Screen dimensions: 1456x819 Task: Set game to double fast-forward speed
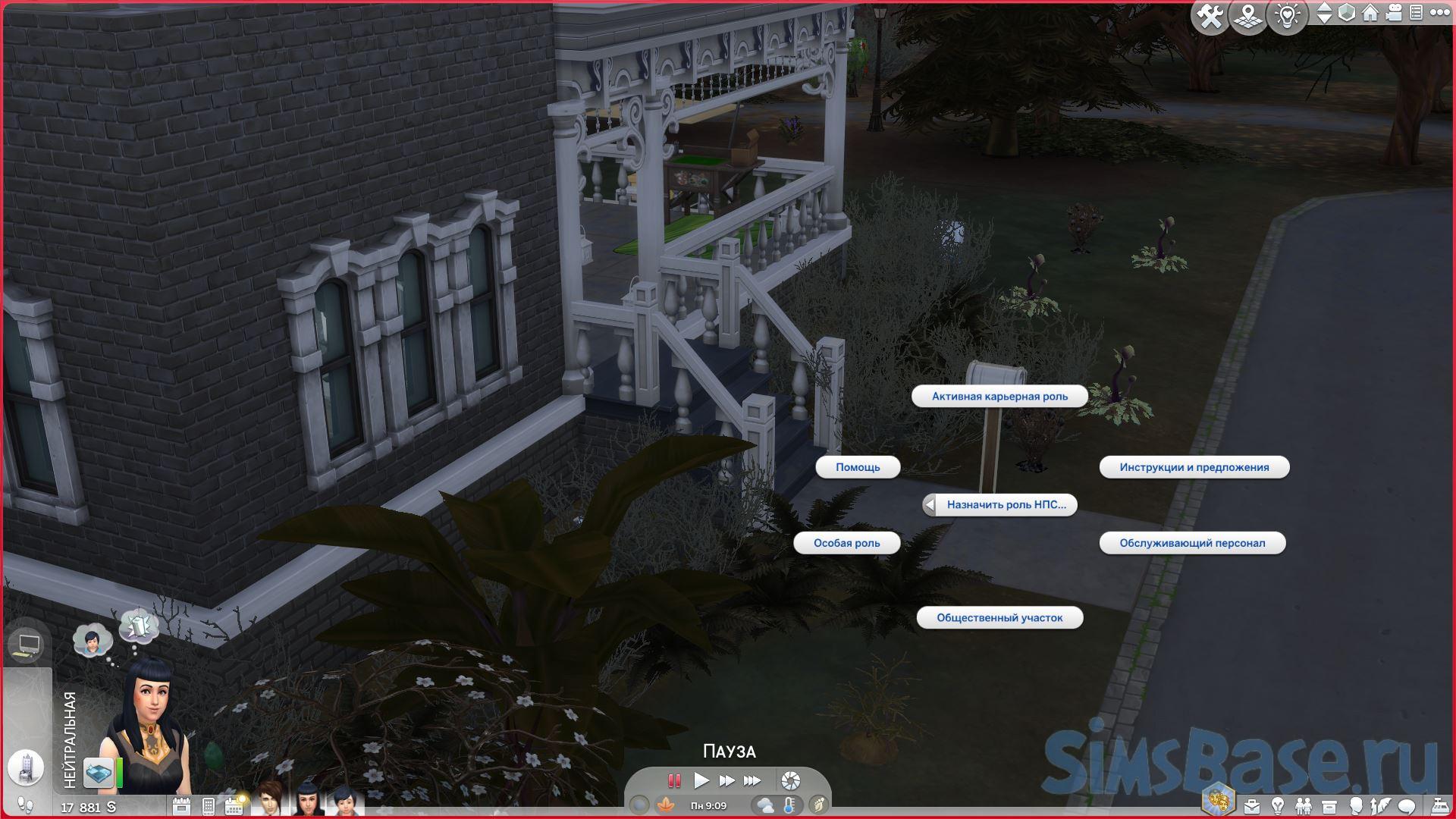726,780
